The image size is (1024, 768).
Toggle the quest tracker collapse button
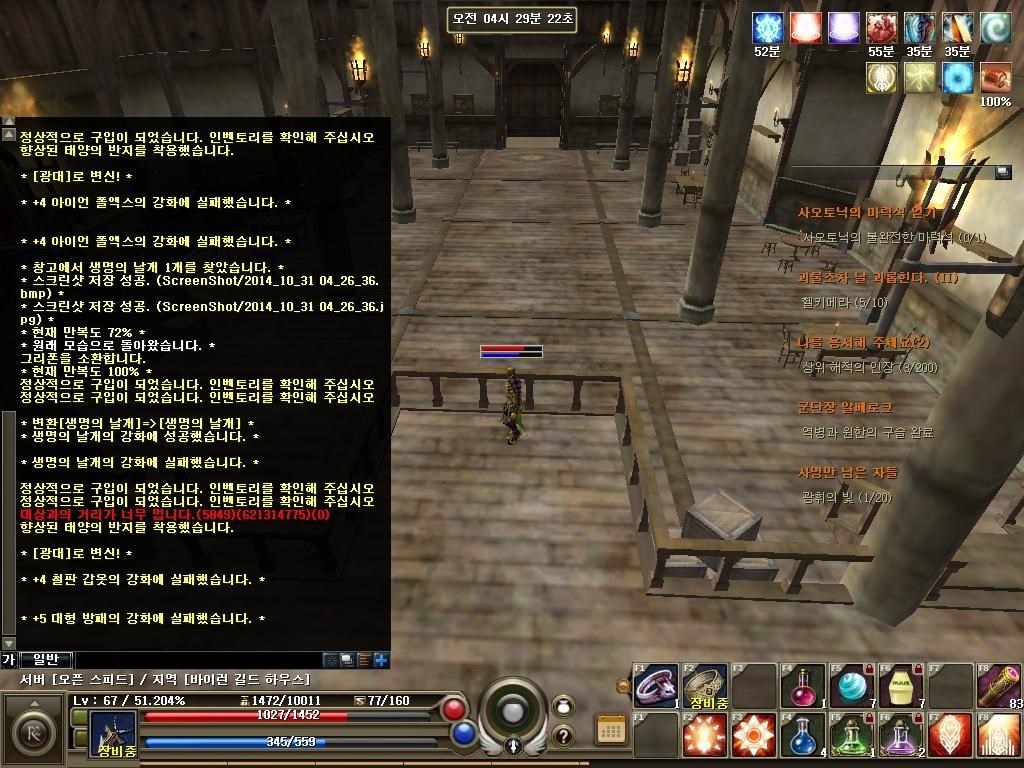1003,172
